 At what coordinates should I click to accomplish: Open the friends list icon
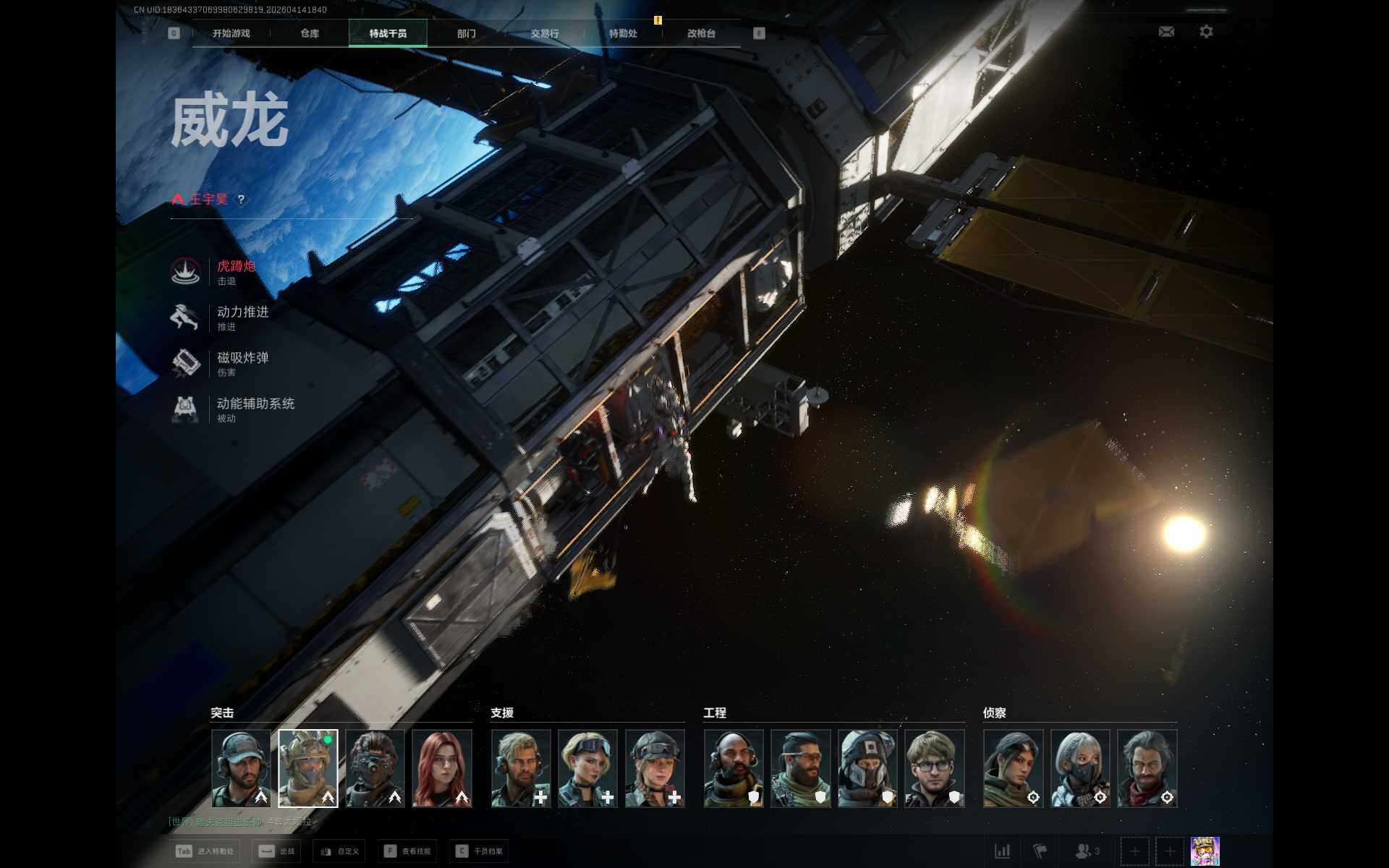click(1087, 851)
